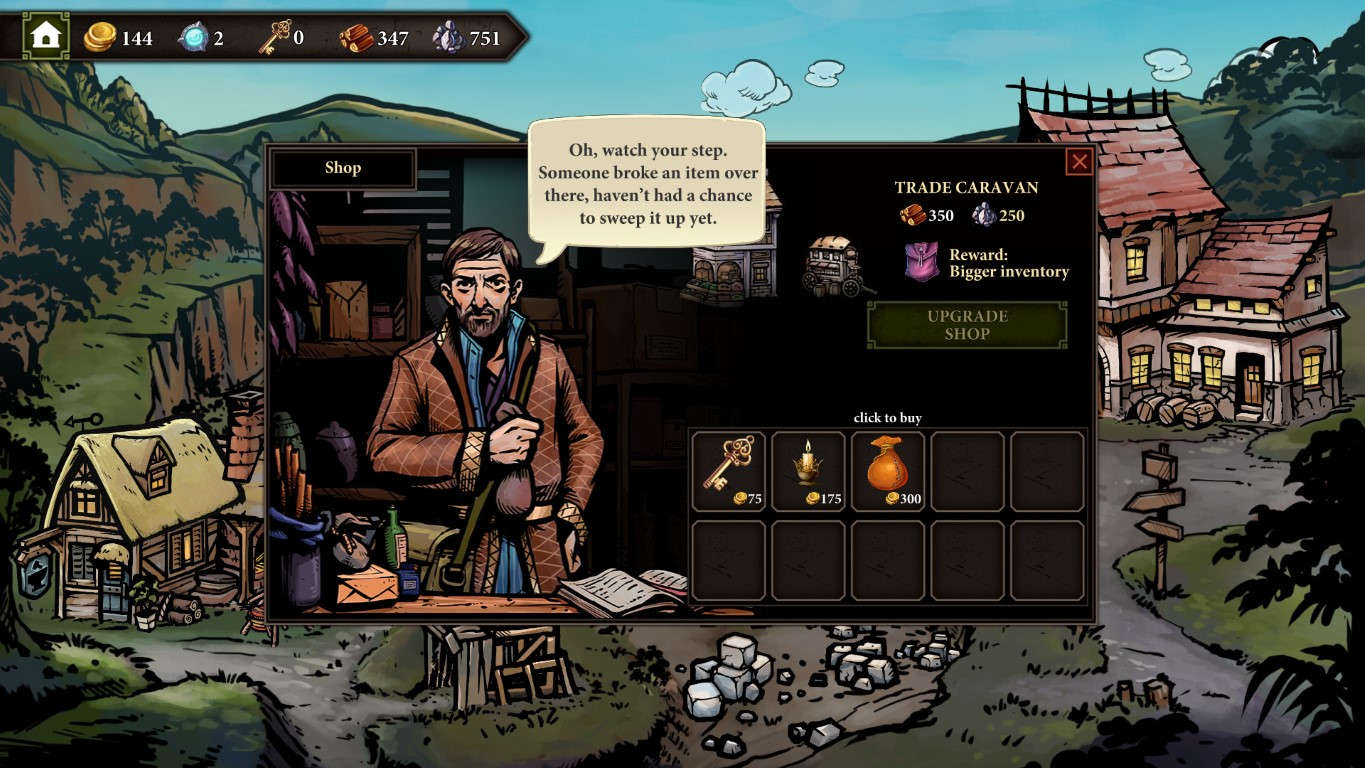
Task: Buy the golden key for 75 coins
Action: [x=728, y=470]
